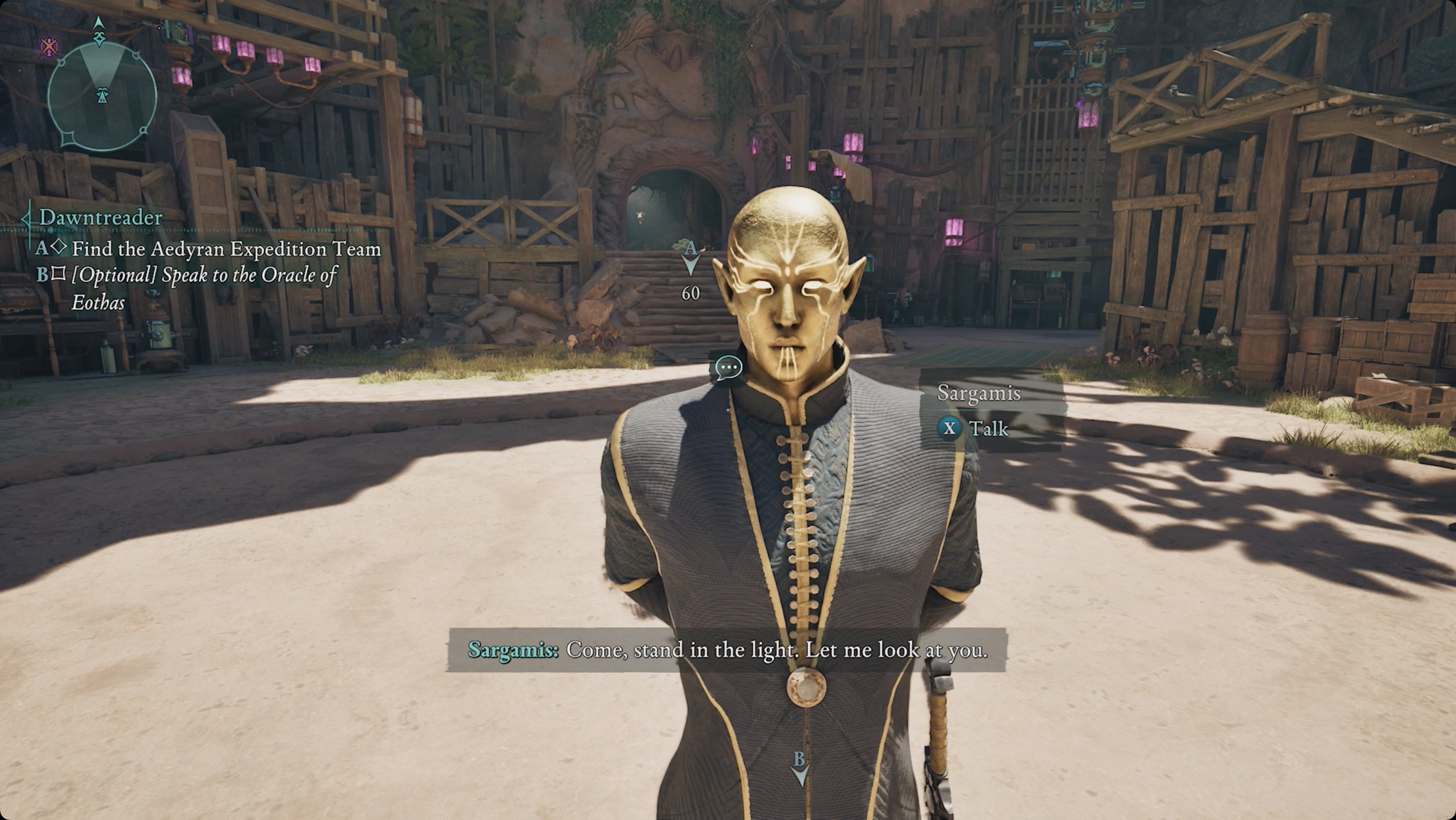1456x820 pixels.
Task: Collapse the quest tracker via the left chevron
Action: 27,217
